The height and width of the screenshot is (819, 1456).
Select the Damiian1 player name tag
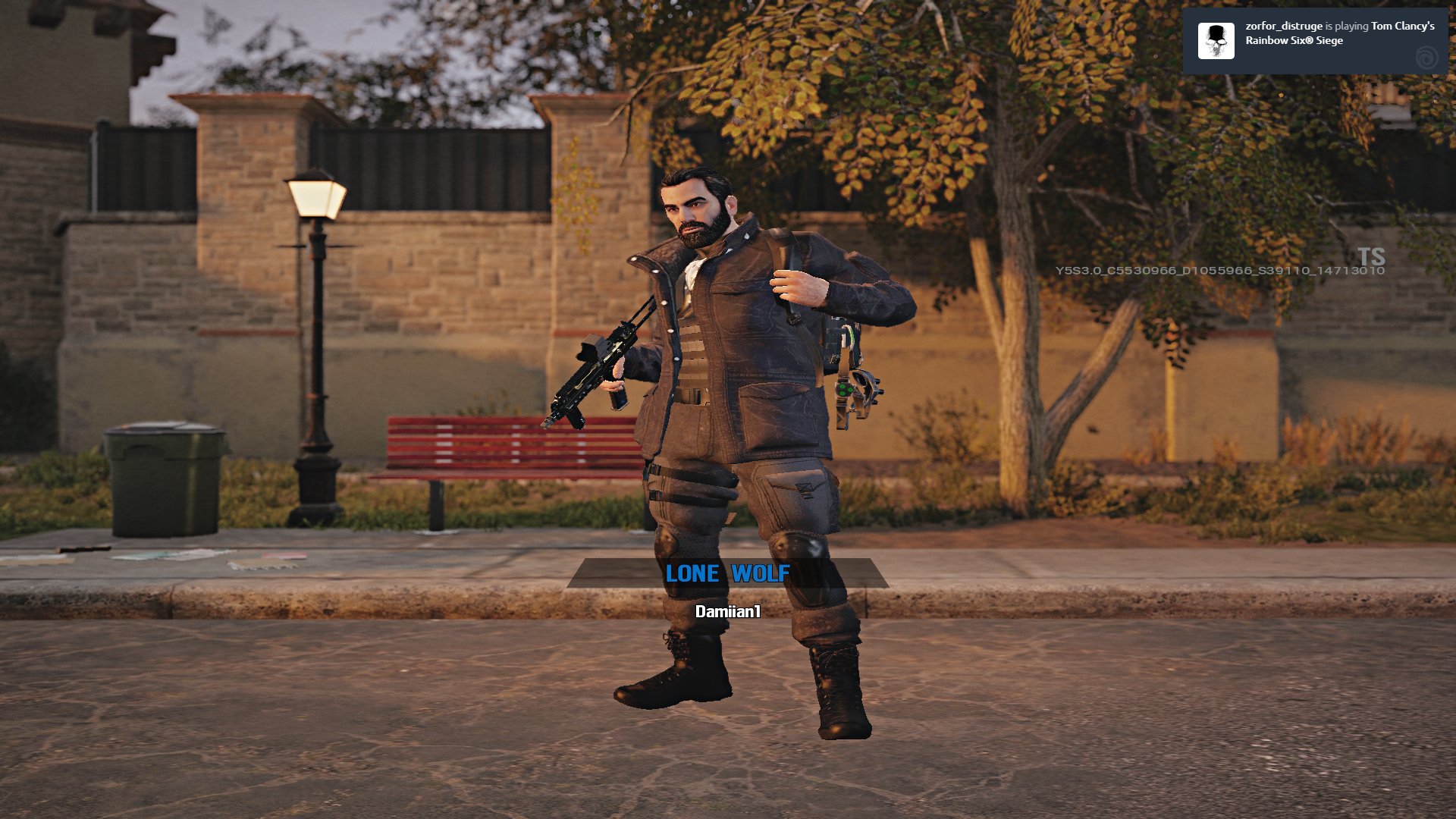coord(727,611)
